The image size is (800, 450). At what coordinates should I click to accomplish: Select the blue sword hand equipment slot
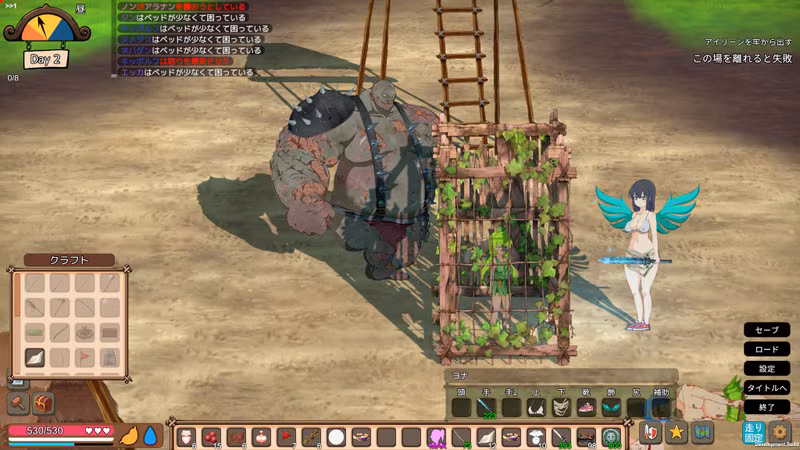tap(486, 407)
